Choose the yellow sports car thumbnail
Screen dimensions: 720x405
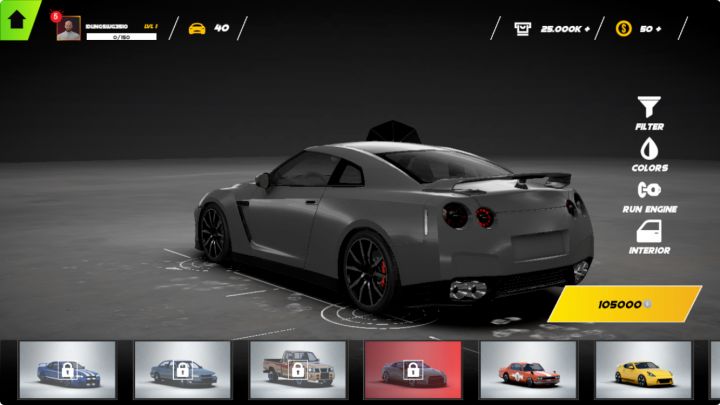(642, 370)
